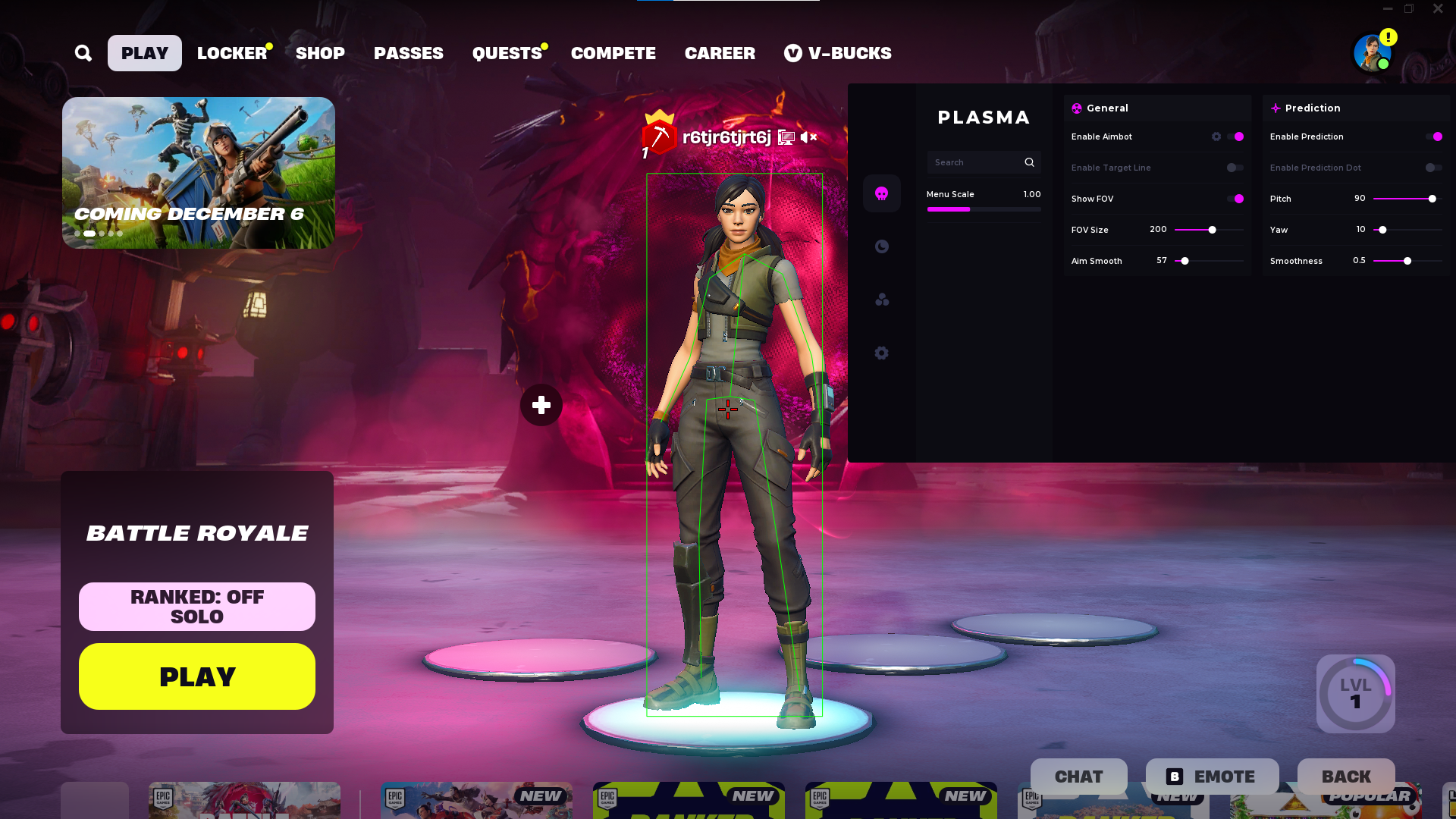
Task: Click the profile avatar with notification badge
Action: [x=1373, y=53]
